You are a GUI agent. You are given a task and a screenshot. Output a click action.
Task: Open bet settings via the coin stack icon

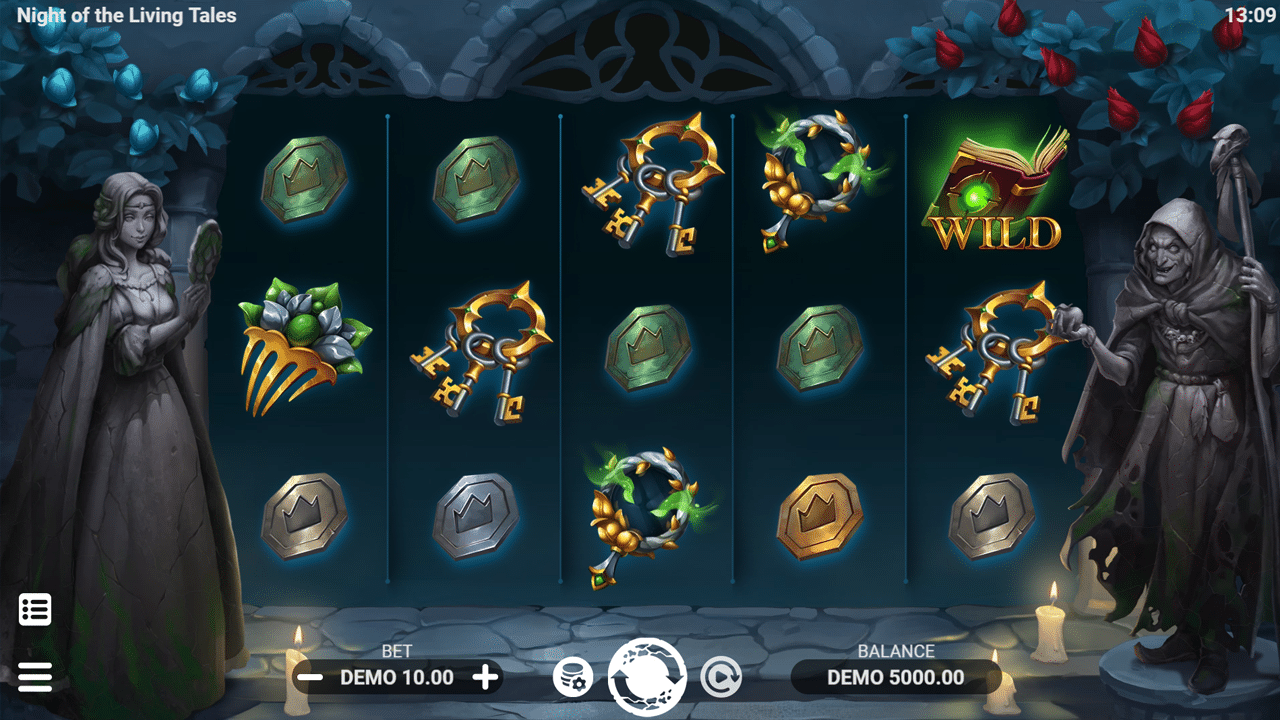pyautogui.click(x=573, y=678)
